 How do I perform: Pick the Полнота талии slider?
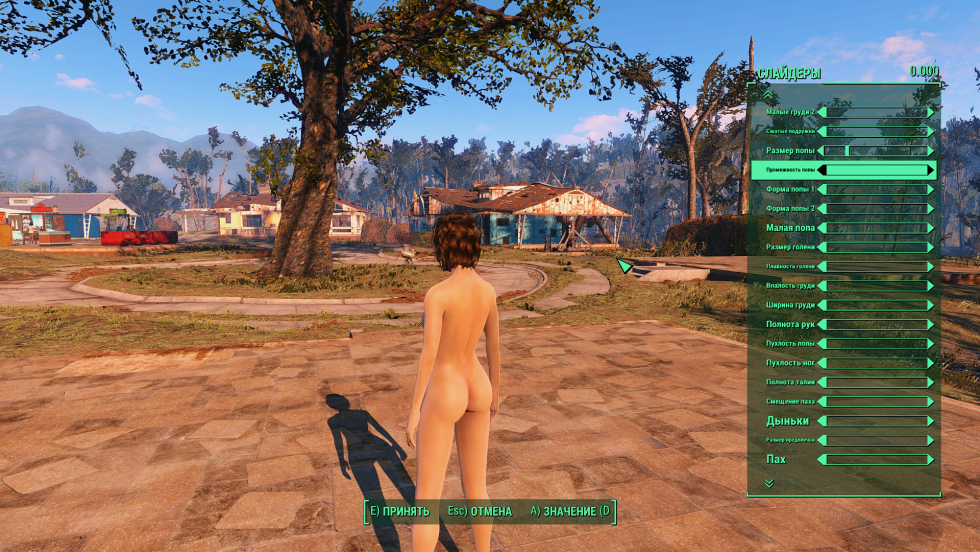(877, 382)
